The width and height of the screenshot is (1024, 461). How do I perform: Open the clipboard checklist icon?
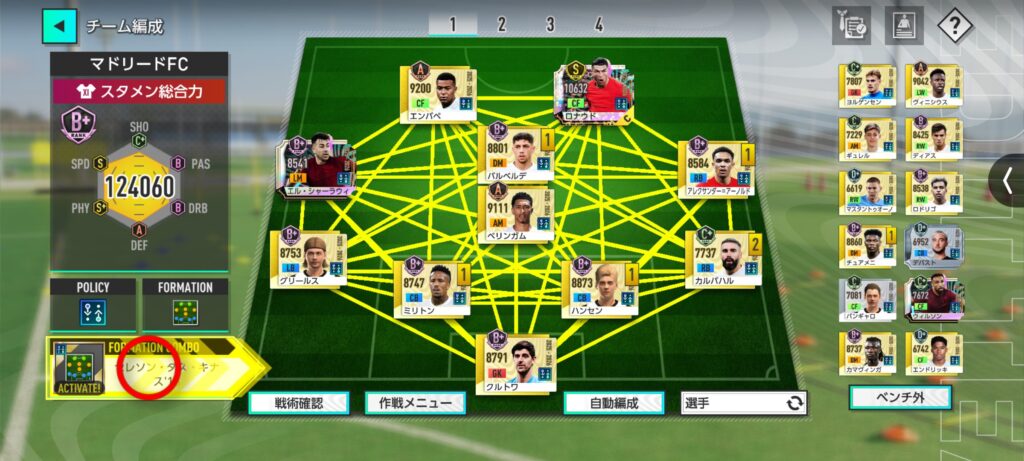[x=851, y=26]
